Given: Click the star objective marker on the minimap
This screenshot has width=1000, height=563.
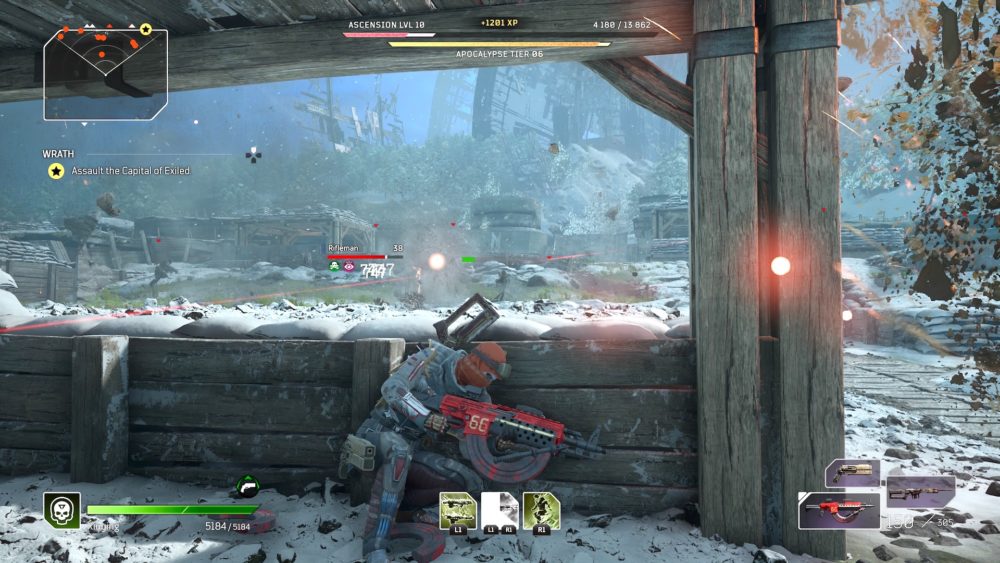Looking at the screenshot, I should [146, 30].
